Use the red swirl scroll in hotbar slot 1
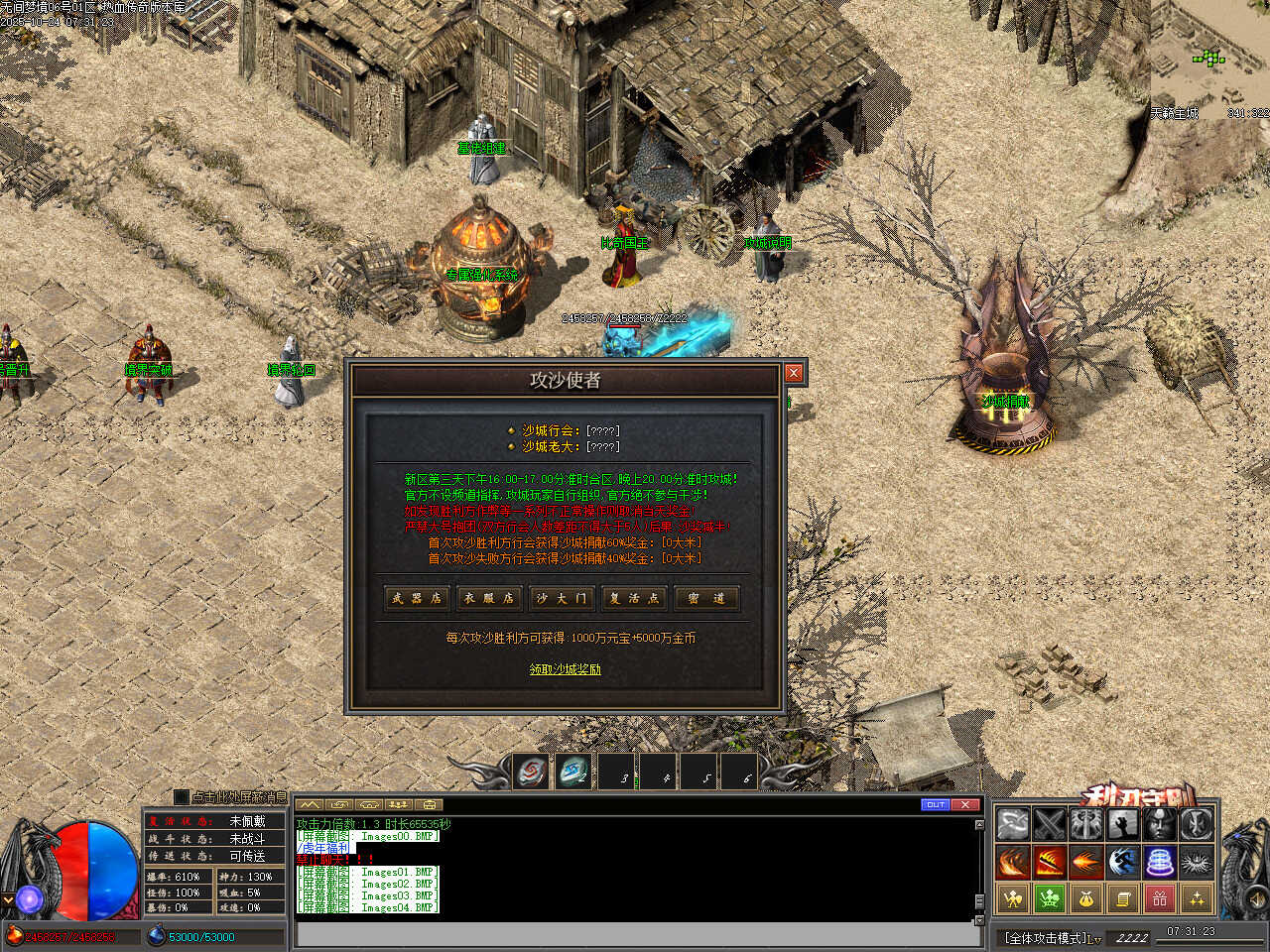1270x952 pixels. pyautogui.click(x=531, y=772)
